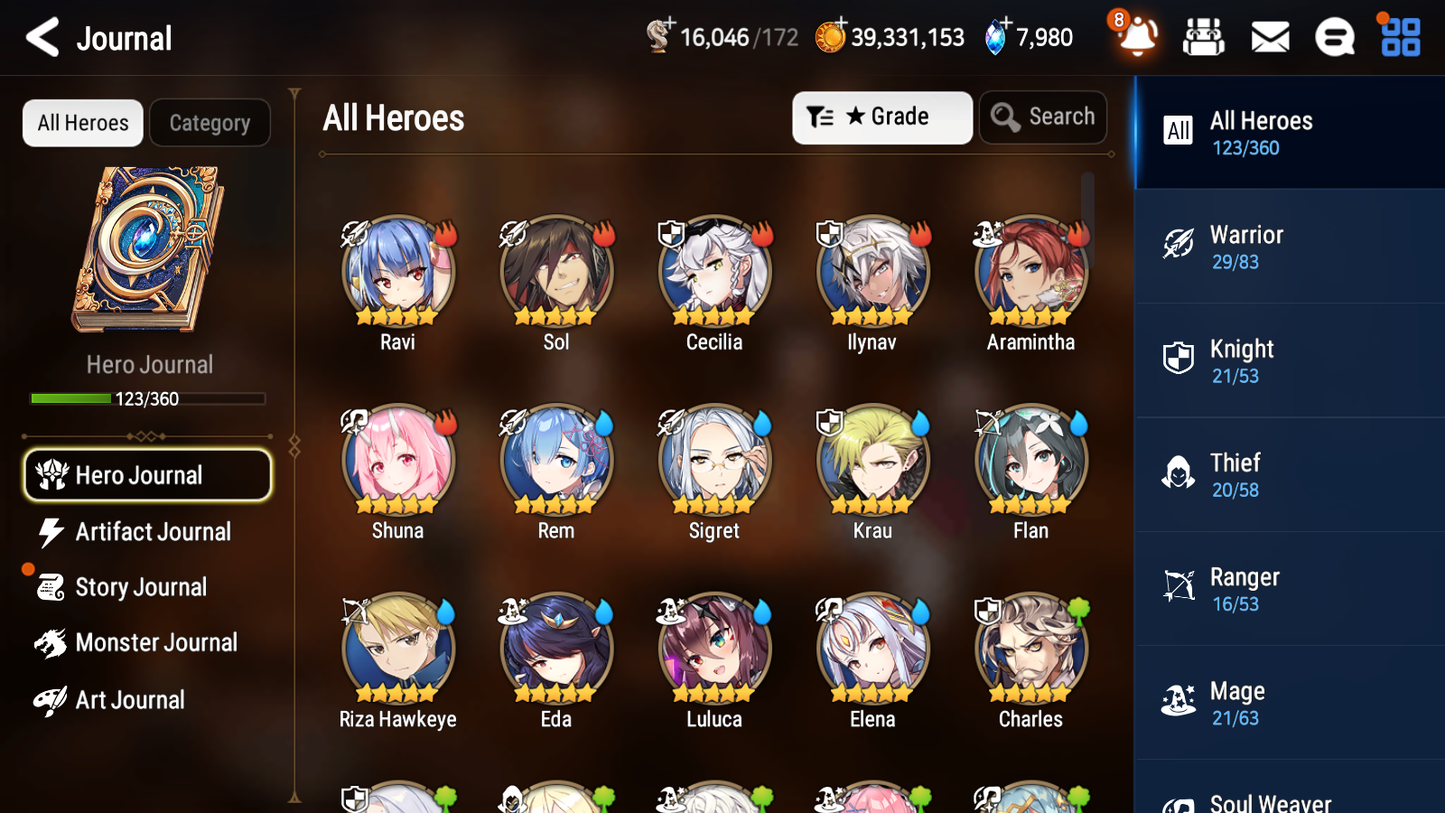Image resolution: width=1445 pixels, height=813 pixels.
Task: Open the notification bell with 8 alerts
Action: [1135, 36]
